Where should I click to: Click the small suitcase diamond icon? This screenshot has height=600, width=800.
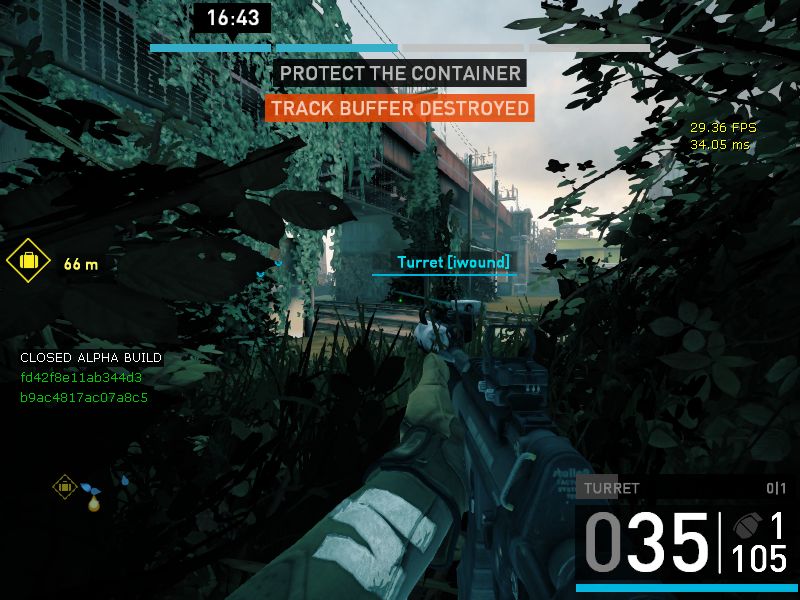[65, 487]
